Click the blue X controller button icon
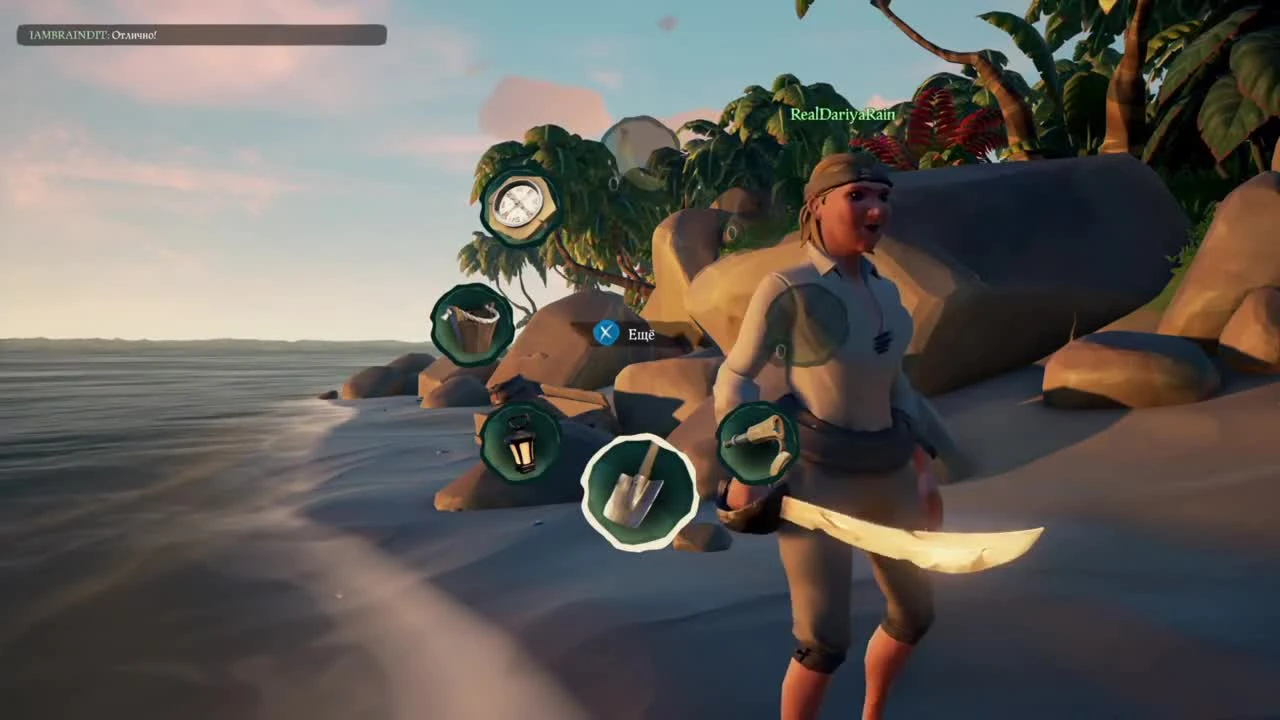 click(604, 332)
